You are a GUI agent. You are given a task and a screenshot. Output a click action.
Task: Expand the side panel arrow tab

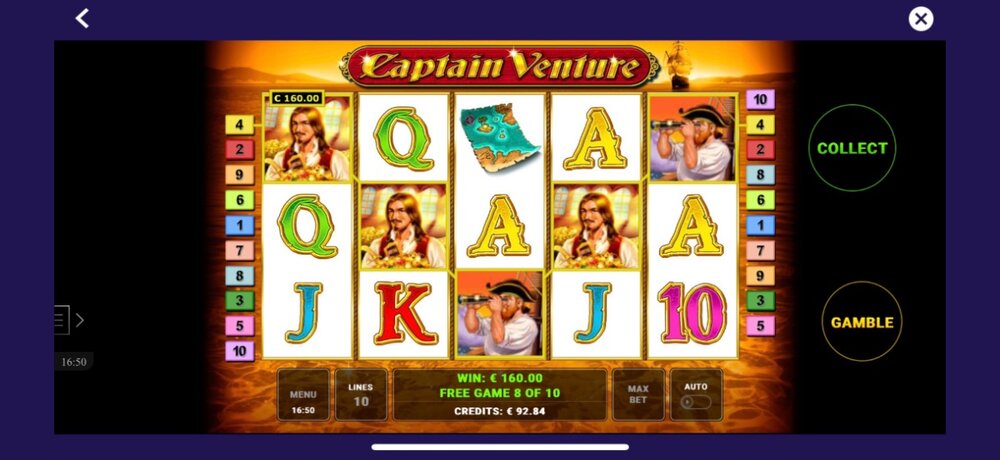69,320
